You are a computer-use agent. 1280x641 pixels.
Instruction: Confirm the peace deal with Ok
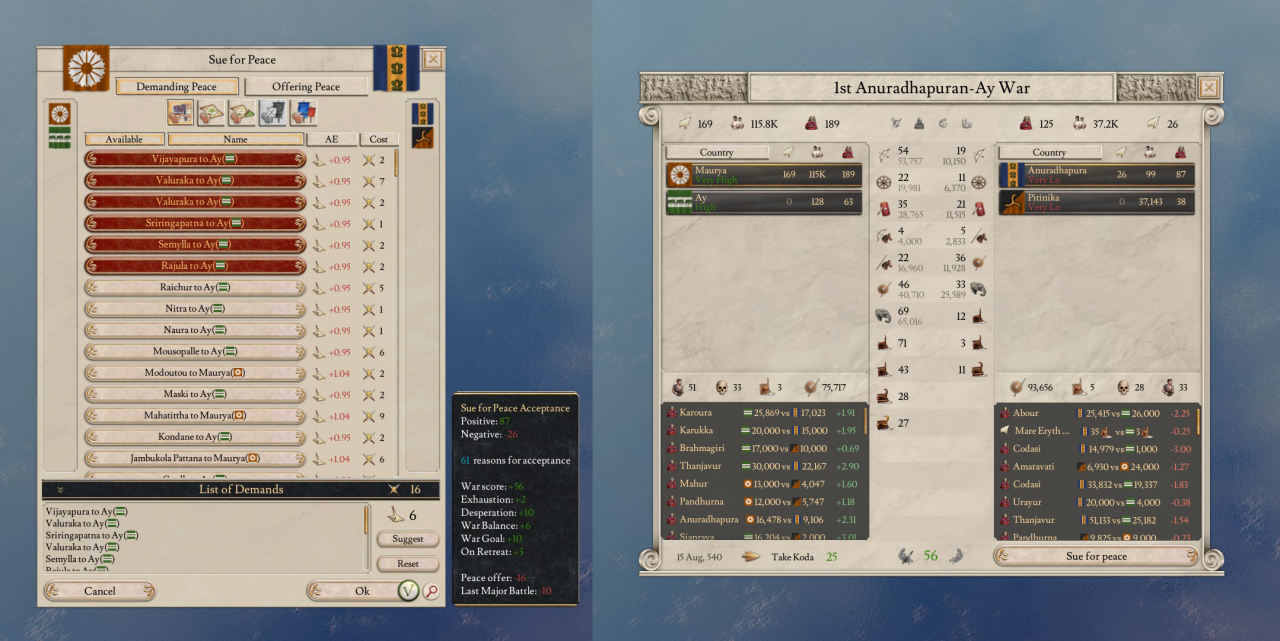click(362, 591)
